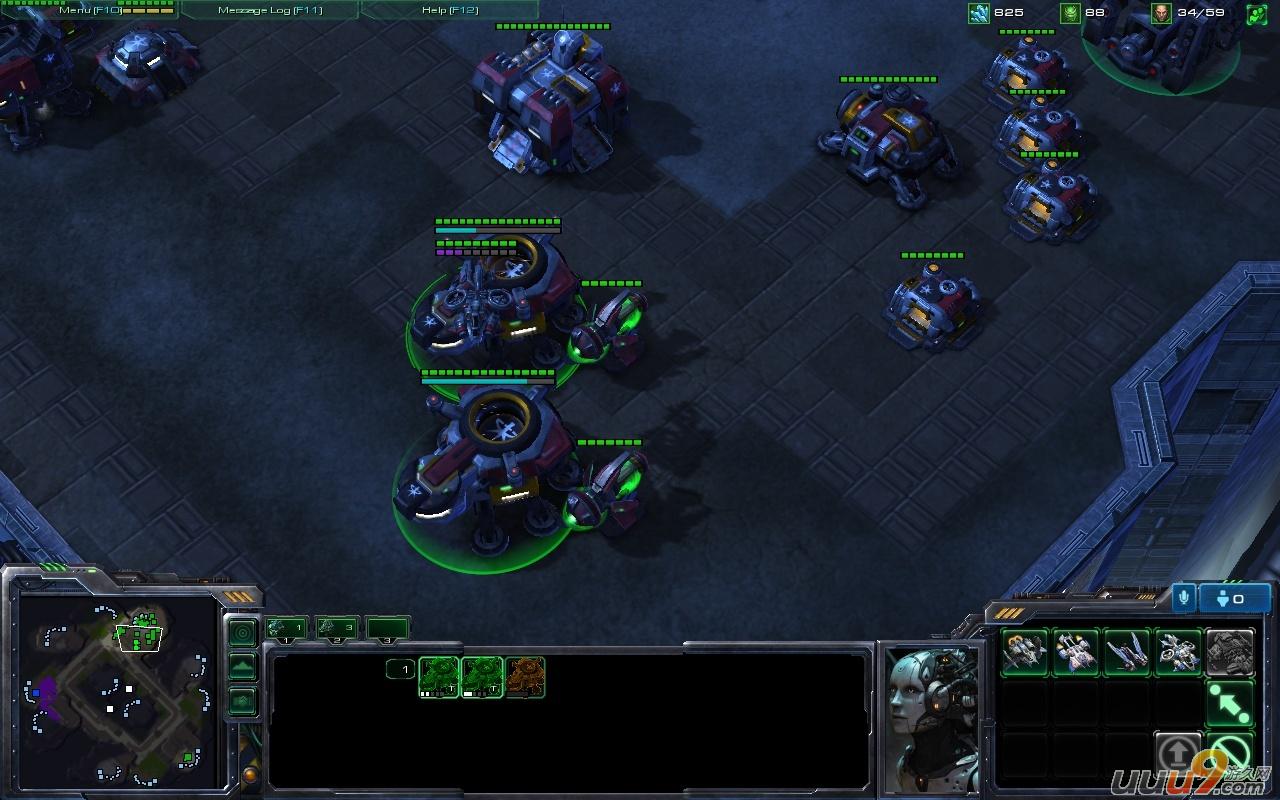This screenshot has height=800, width=1280.
Task: Build a Viking from the command card
Action: [1024, 653]
